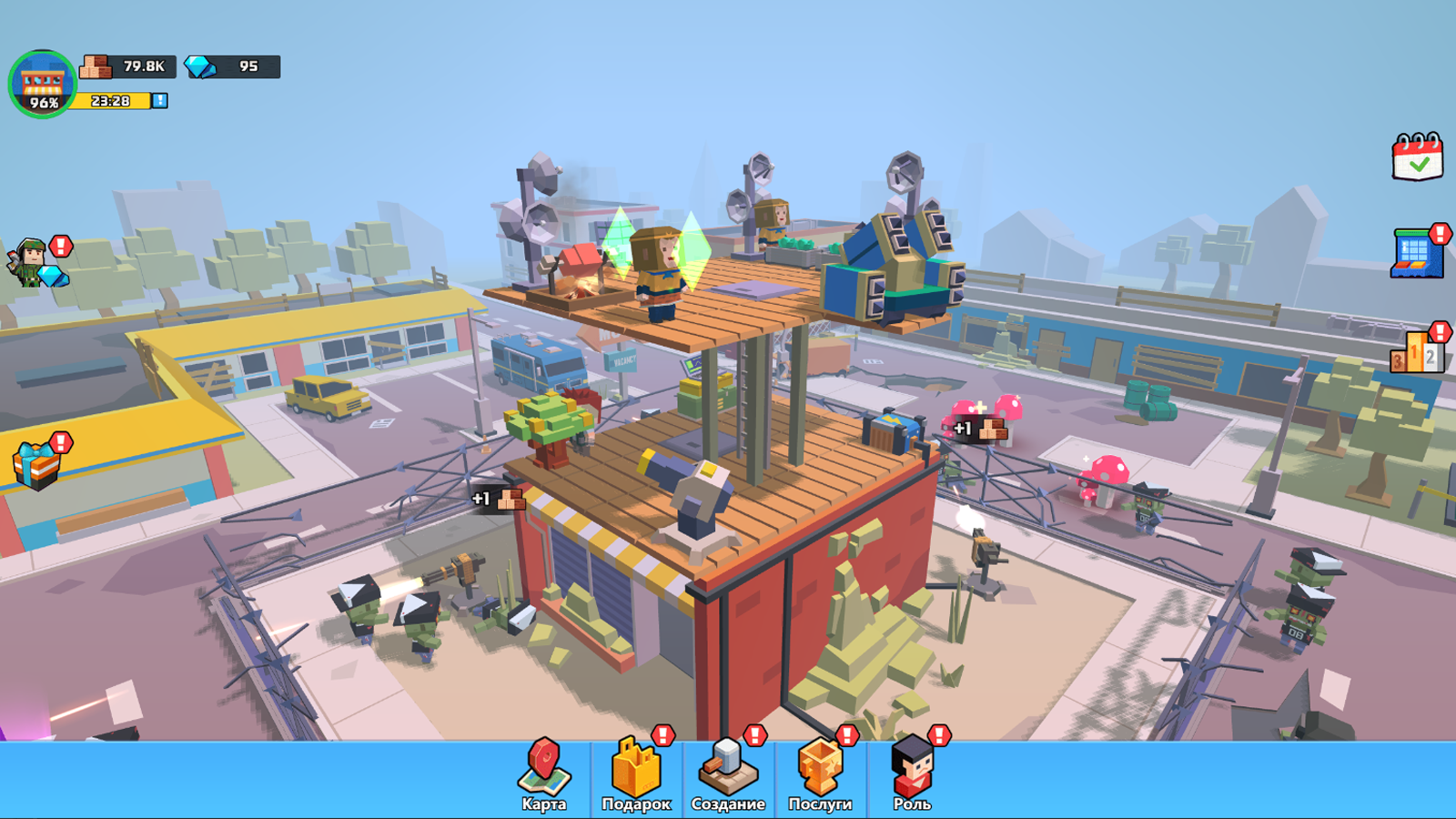Open the Создание crafting menu
Image resolution: width=1456 pixels, height=819 pixels.
point(728,778)
